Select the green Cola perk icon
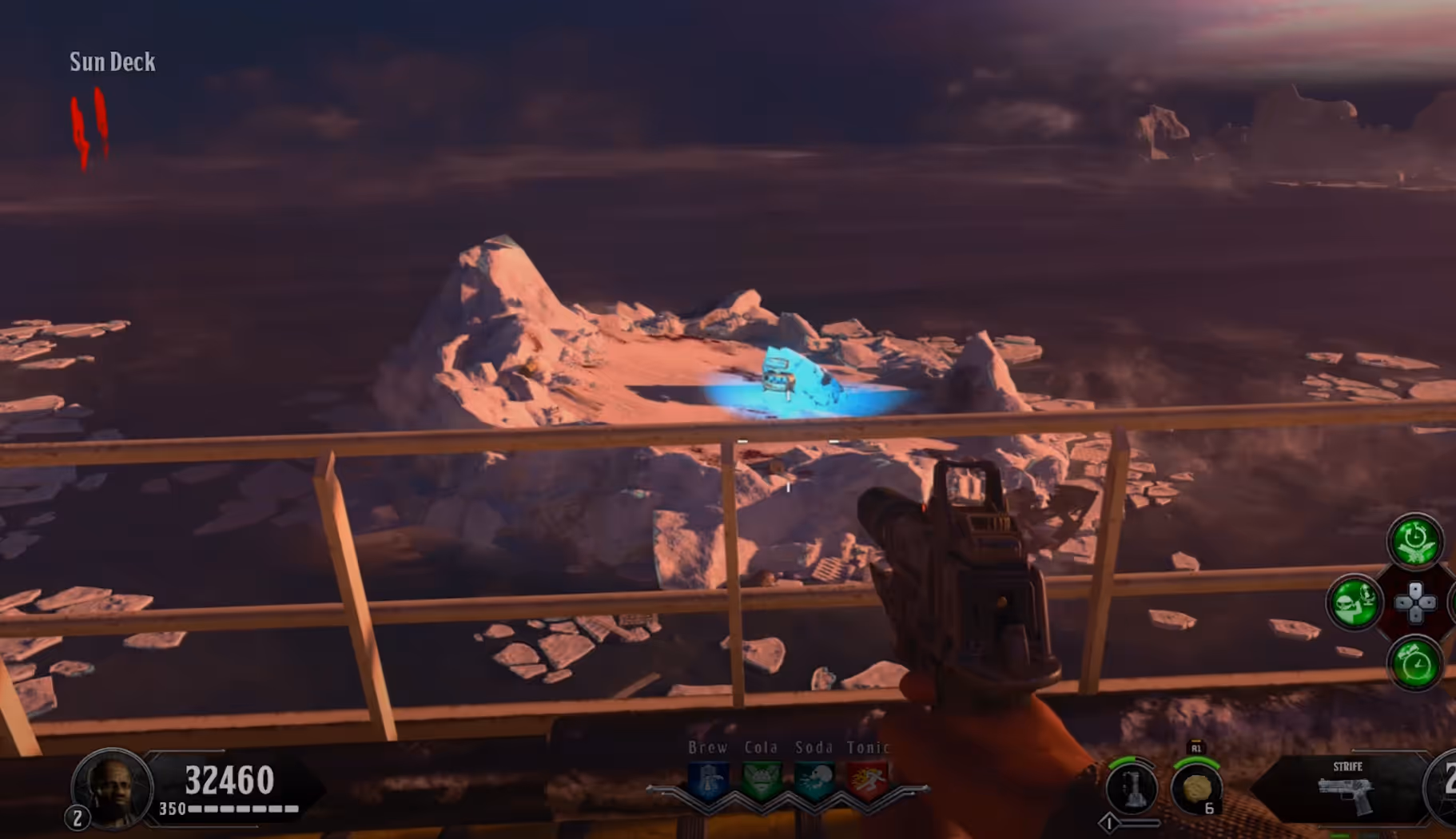The image size is (1456, 839). click(762, 781)
